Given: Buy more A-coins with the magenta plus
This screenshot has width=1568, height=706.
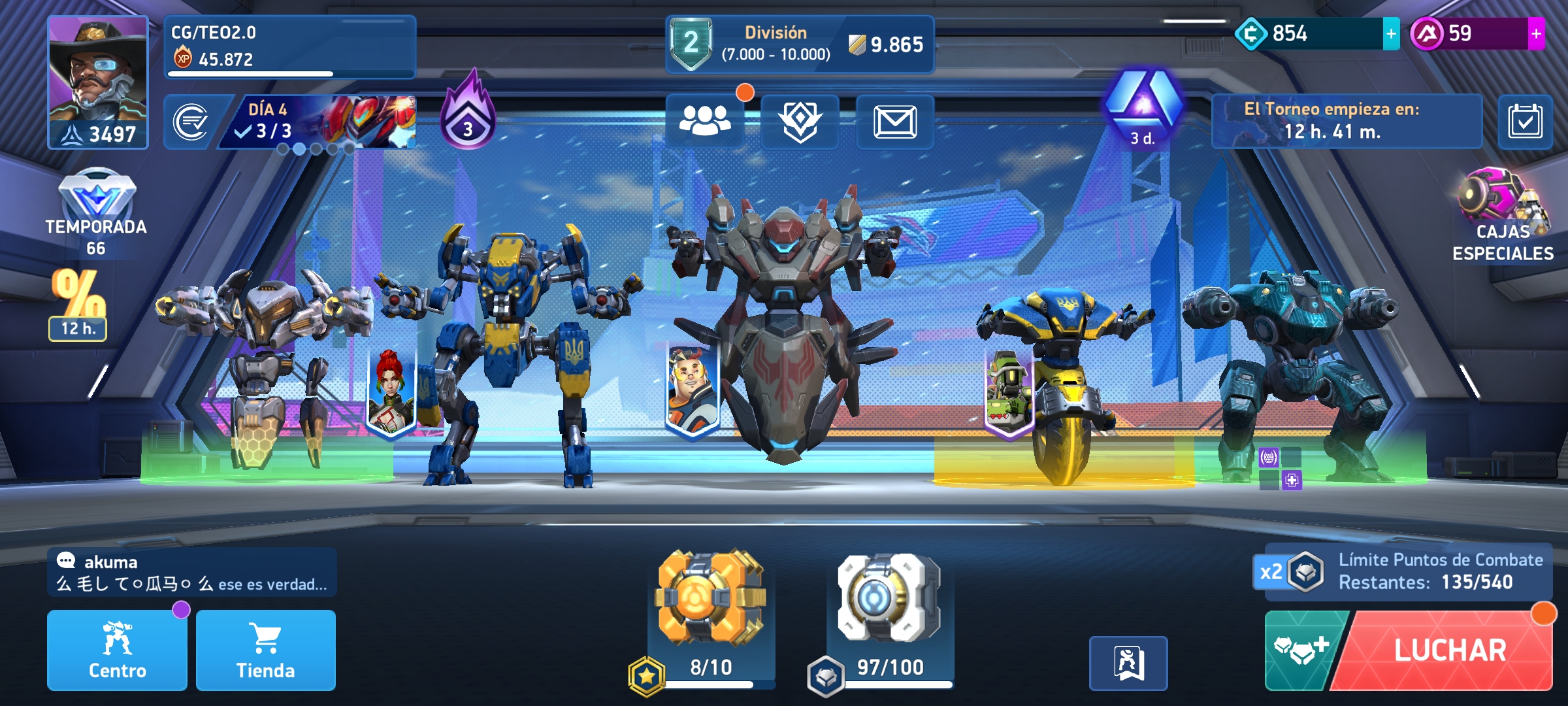Looking at the screenshot, I should click(x=1536, y=33).
